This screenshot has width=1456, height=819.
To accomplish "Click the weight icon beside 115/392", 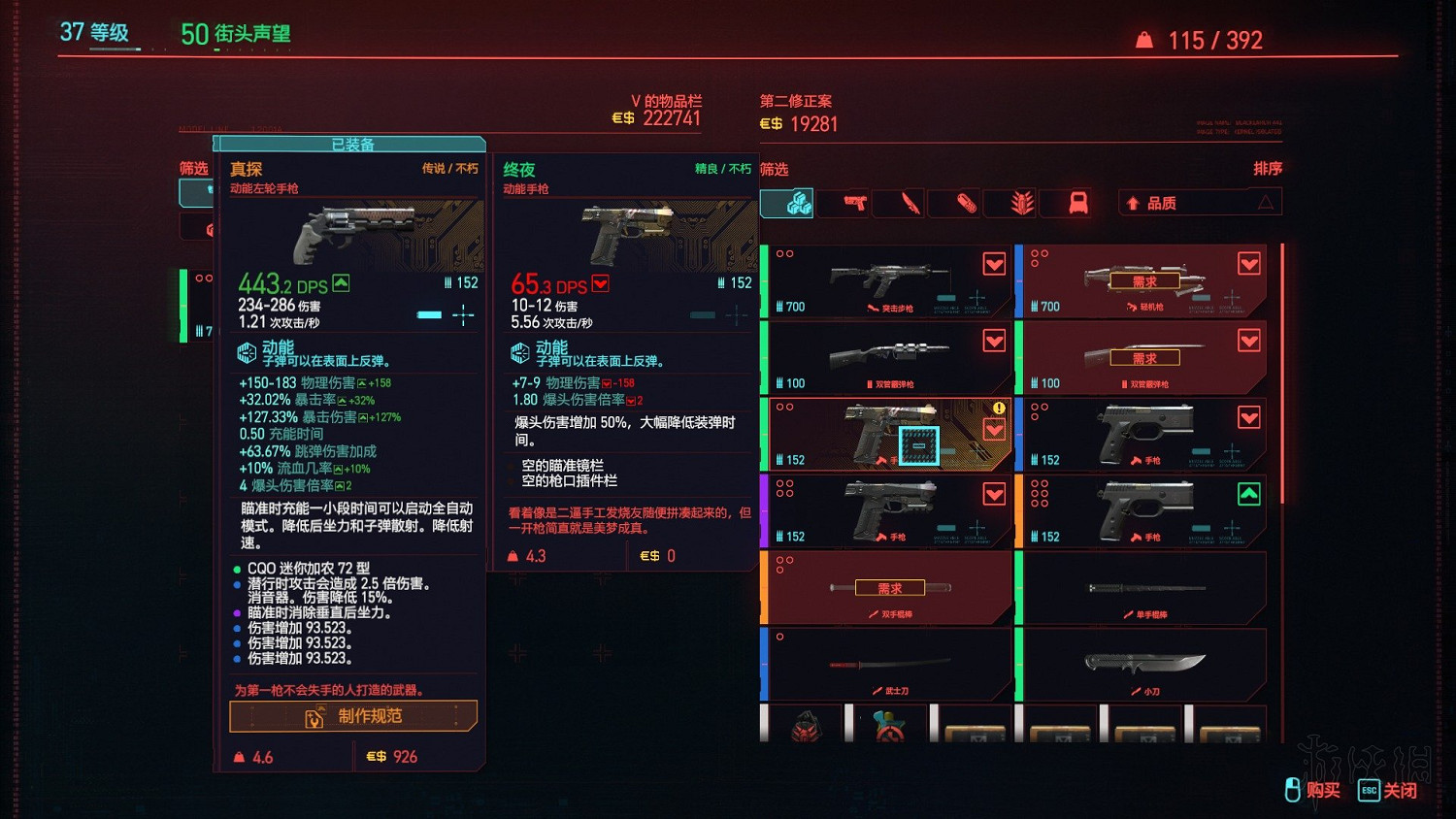I will pyautogui.click(x=1143, y=40).
